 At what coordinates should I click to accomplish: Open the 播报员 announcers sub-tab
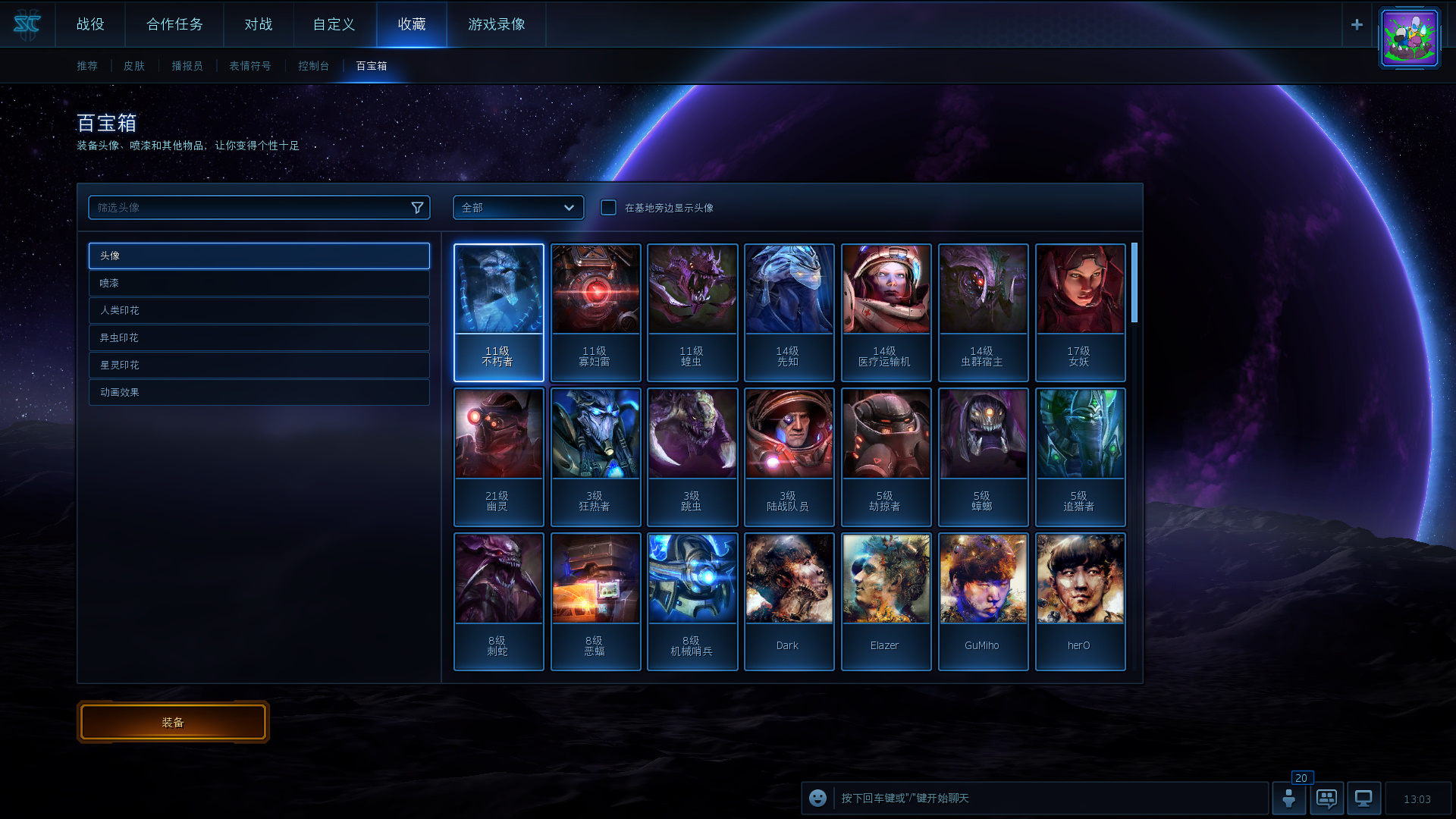click(187, 66)
